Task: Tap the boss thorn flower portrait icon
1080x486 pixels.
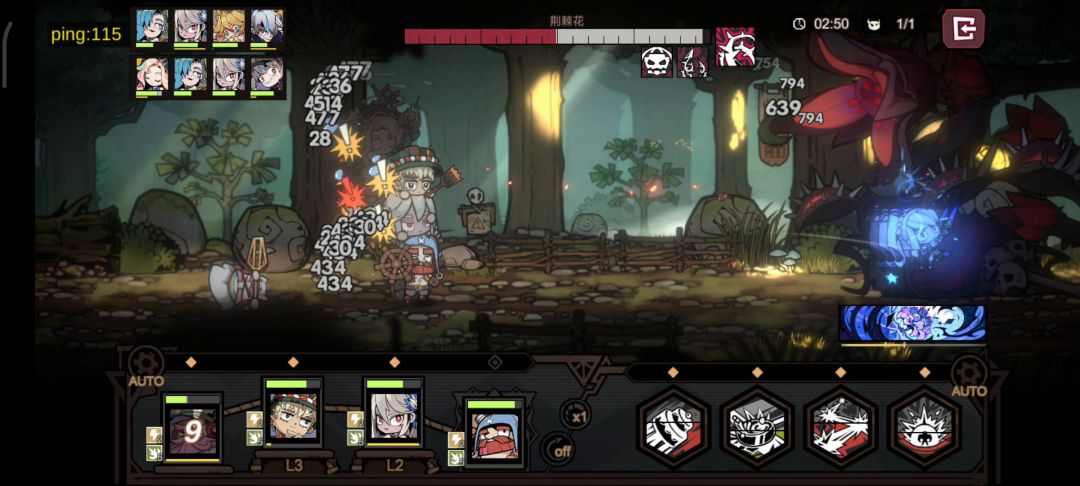Action: (x=735, y=46)
